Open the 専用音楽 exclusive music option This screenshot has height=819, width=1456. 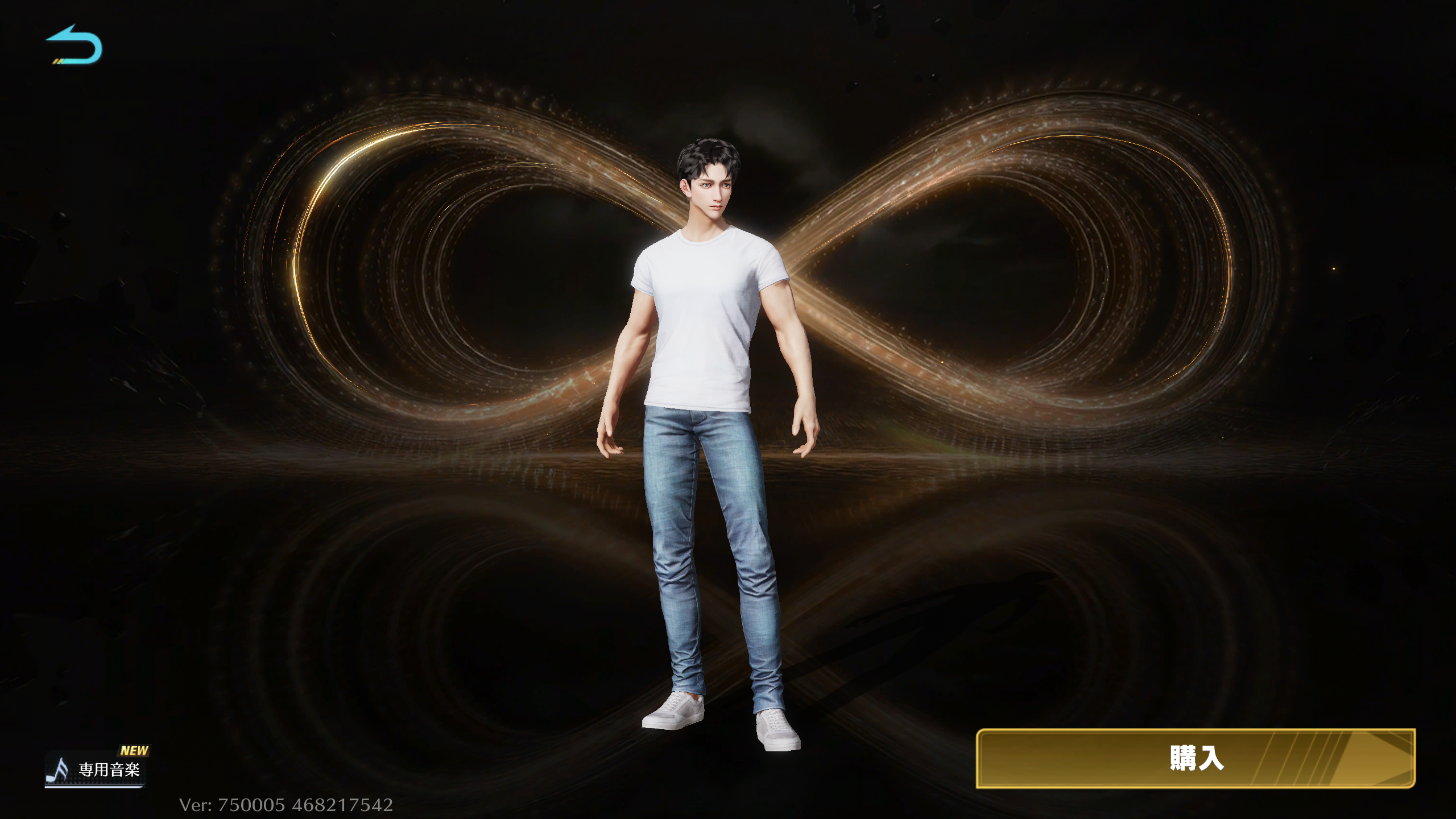96,769
